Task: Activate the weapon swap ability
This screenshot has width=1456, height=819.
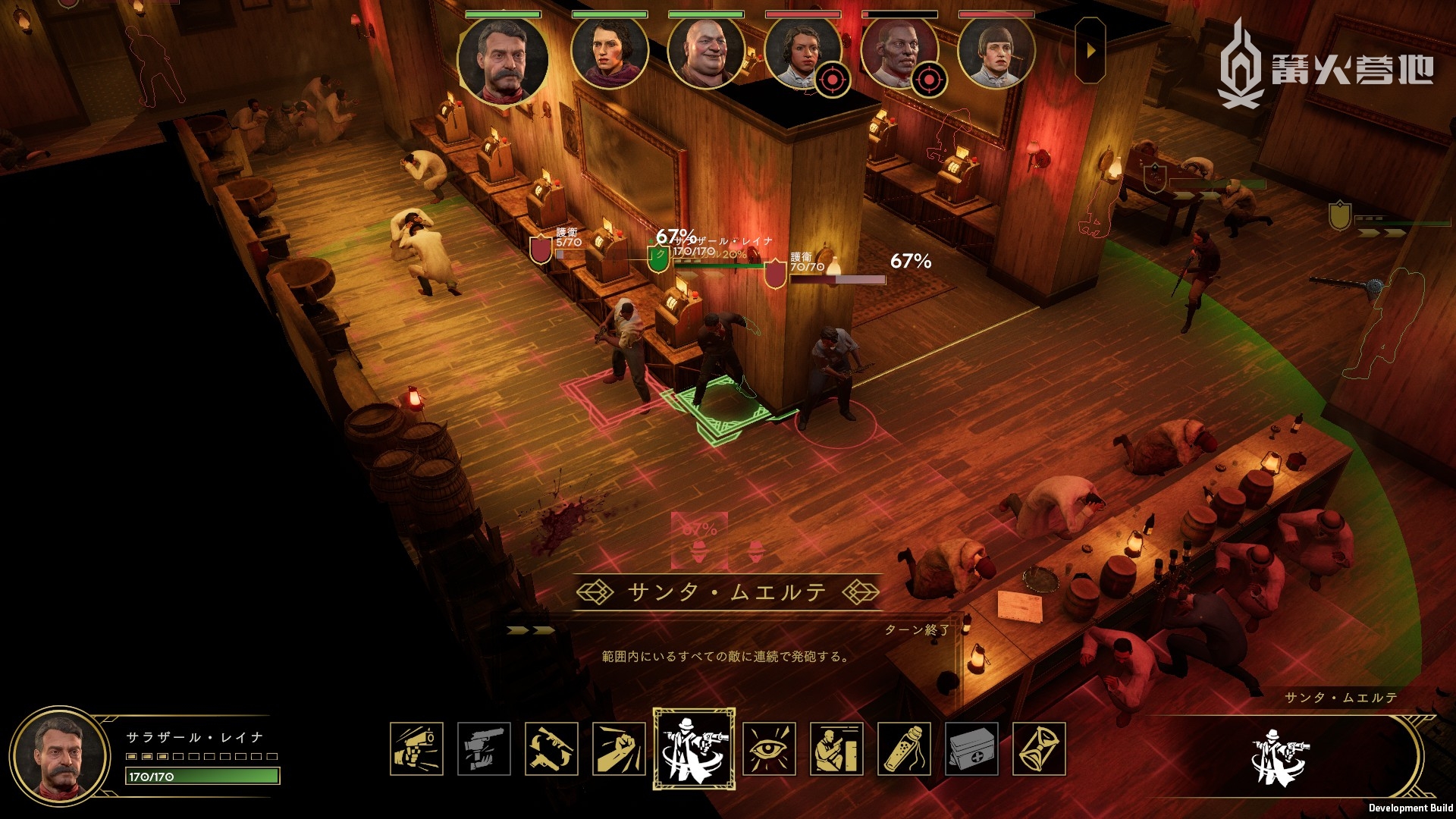Action: click(x=551, y=748)
